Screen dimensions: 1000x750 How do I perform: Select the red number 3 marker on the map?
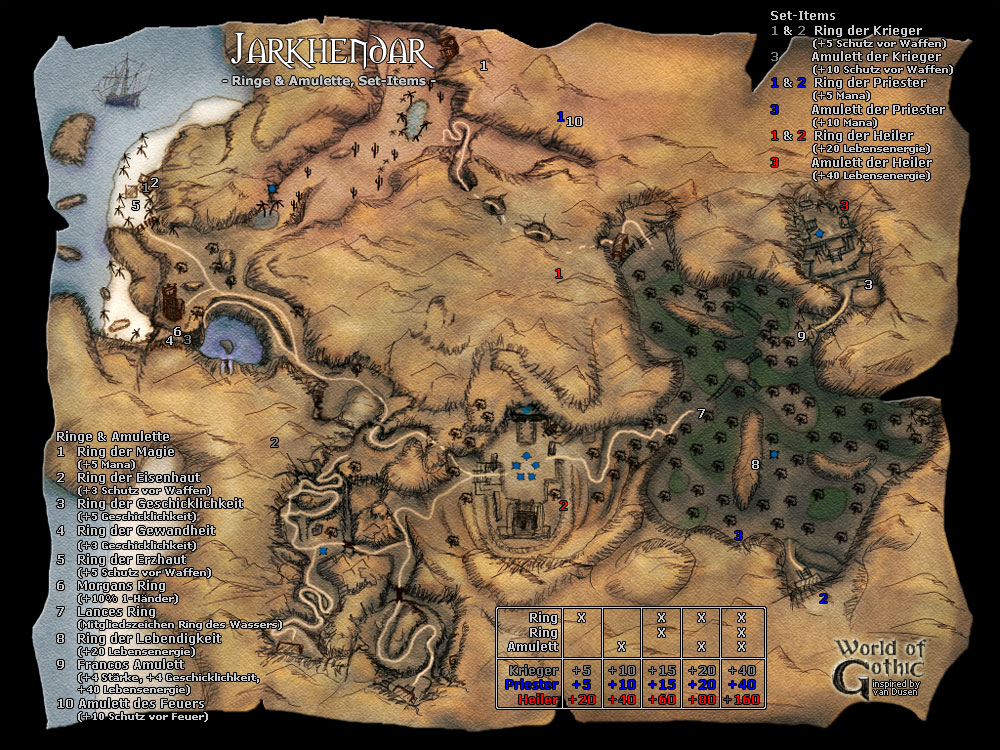tap(844, 206)
